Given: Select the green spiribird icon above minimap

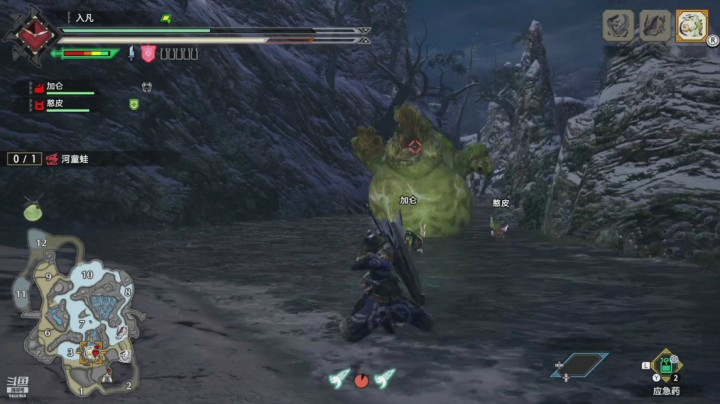Looking at the screenshot, I should click(34, 209).
